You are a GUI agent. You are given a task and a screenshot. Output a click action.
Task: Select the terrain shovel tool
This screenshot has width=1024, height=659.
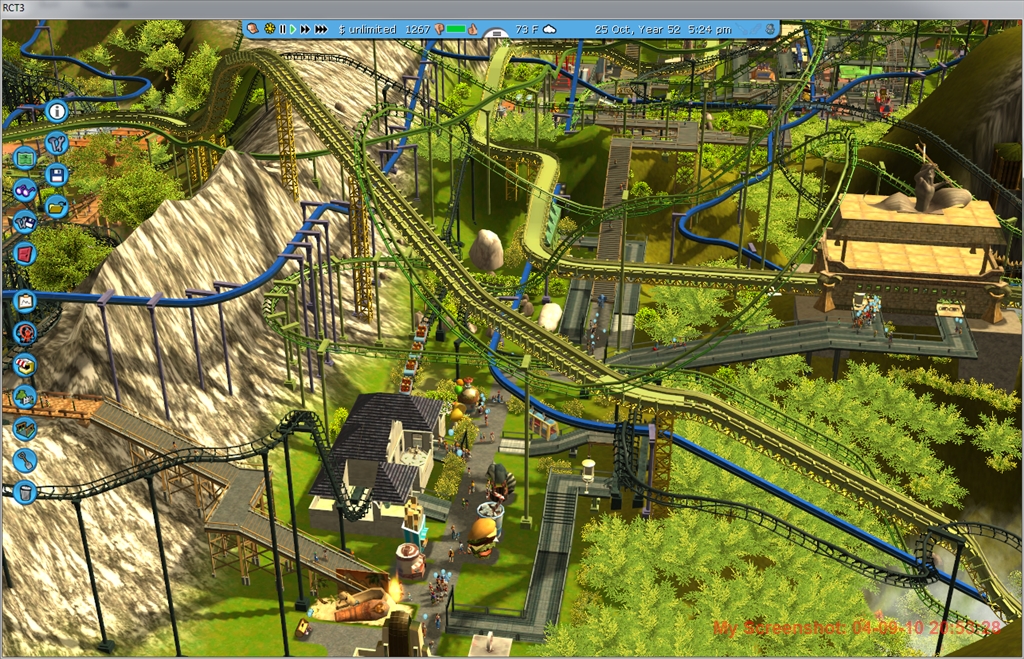click(x=25, y=460)
